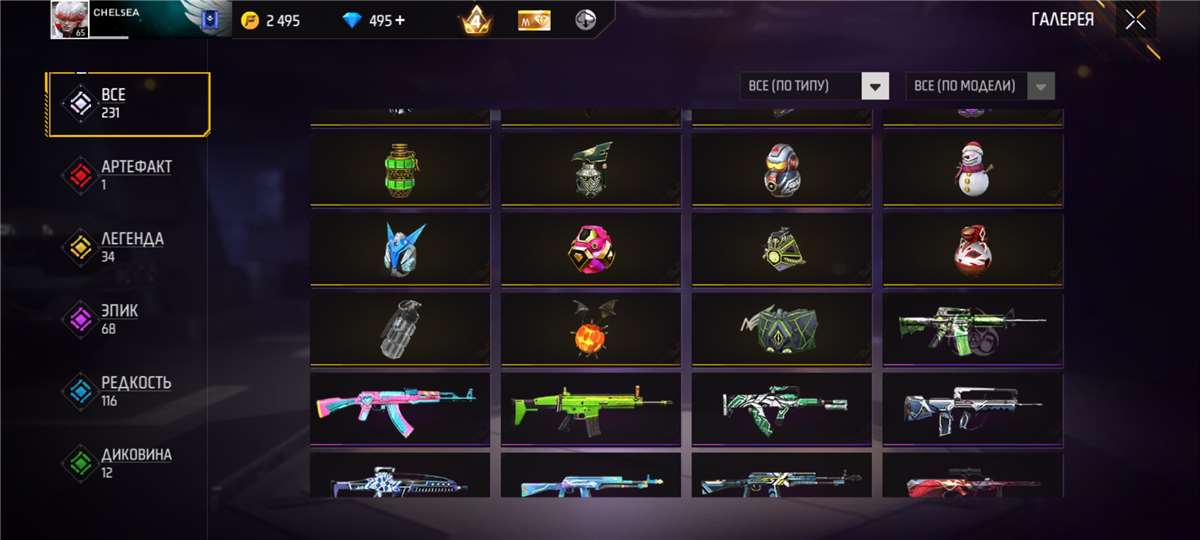Viewport: 1200px width, 540px height.
Task: Pick the Halloween pumpkin grenade skin
Action: pyautogui.click(x=590, y=330)
